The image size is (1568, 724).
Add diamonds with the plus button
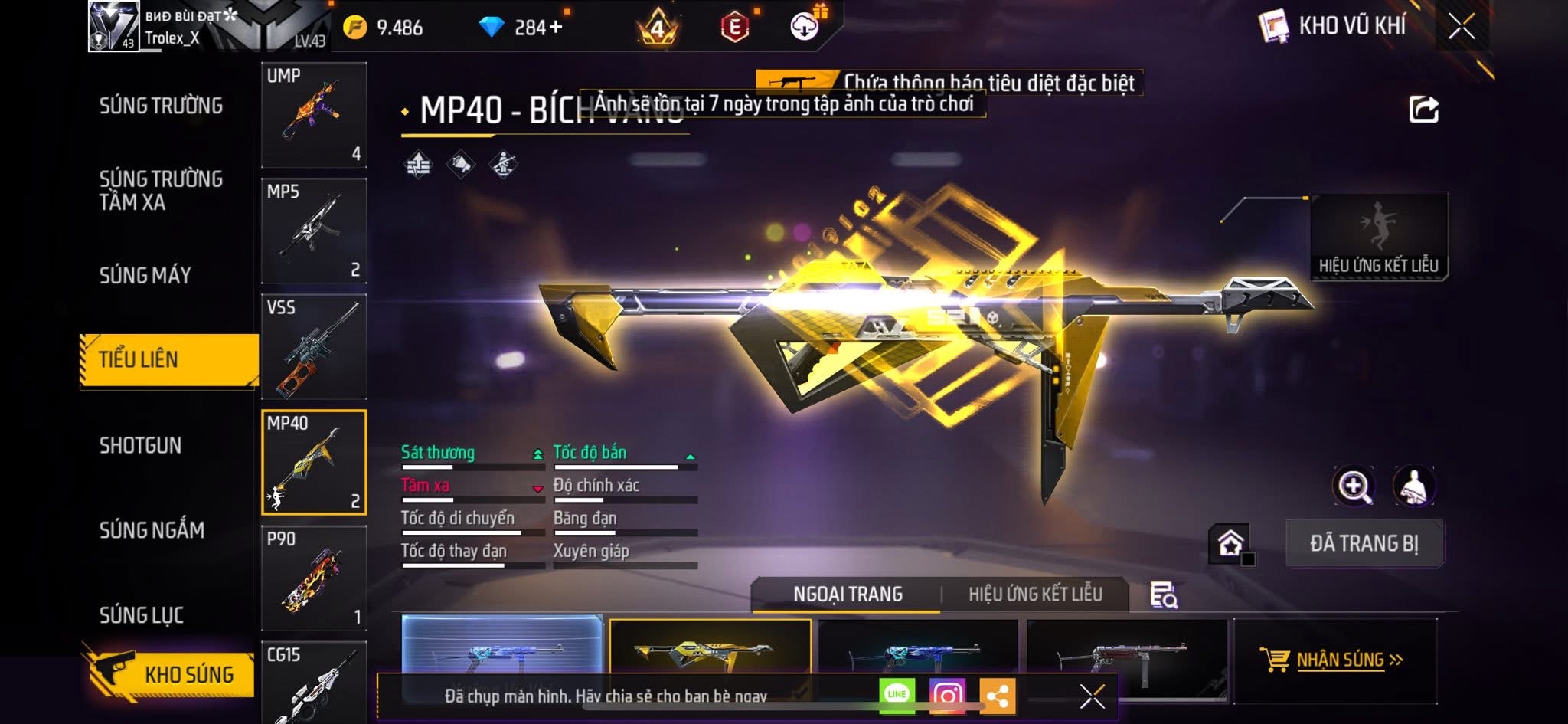(x=555, y=28)
